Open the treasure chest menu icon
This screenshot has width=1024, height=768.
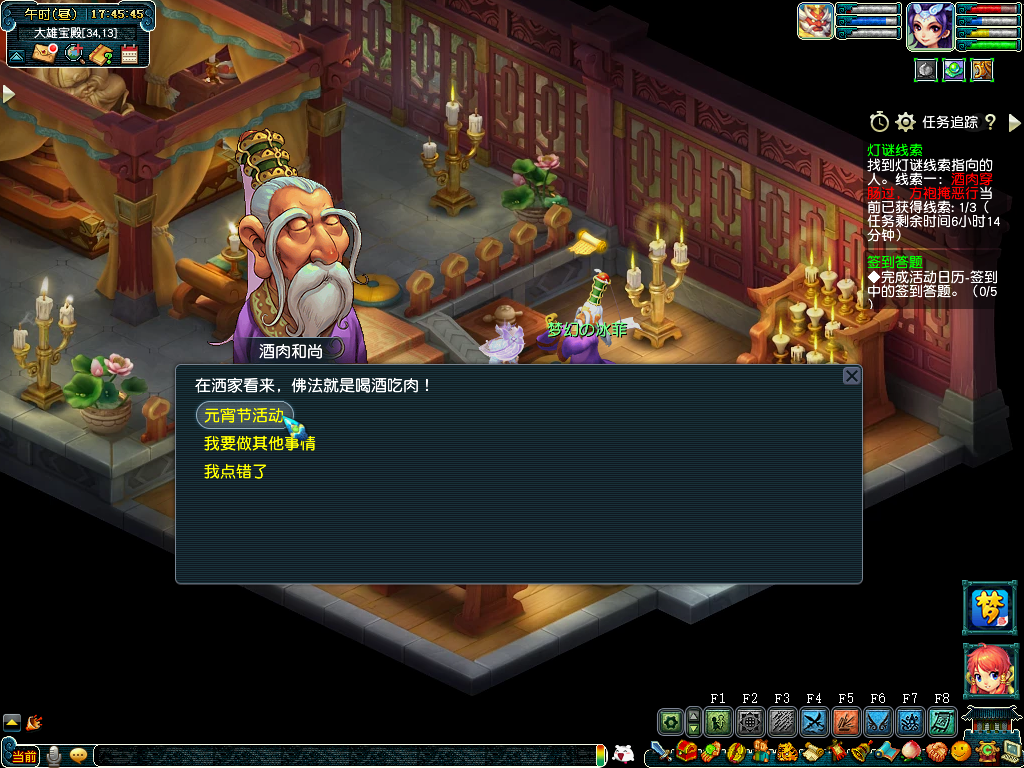pos(688,751)
